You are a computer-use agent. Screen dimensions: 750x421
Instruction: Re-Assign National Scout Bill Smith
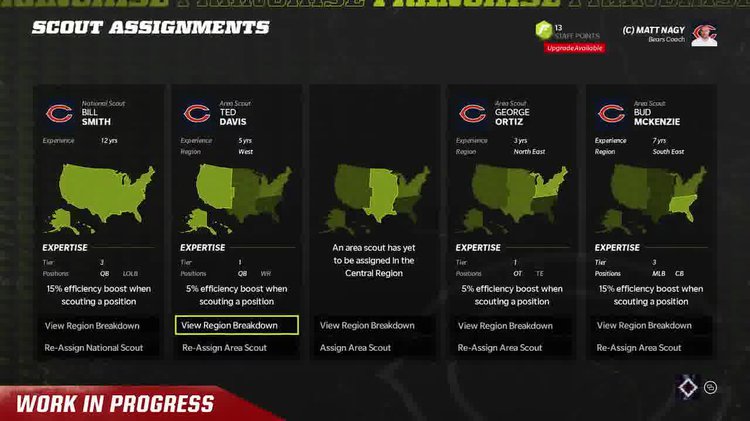click(94, 348)
